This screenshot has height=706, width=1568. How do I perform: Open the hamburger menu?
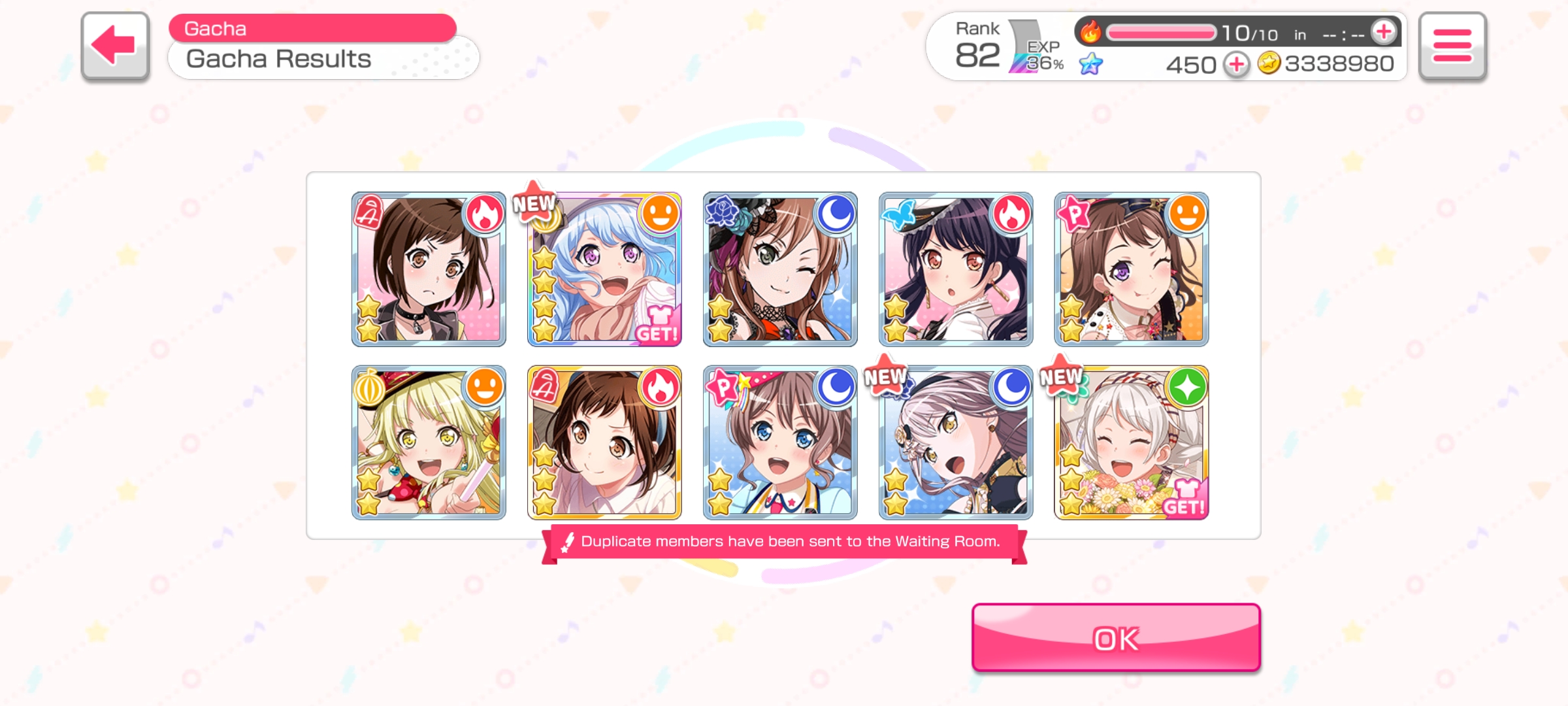pyautogui.click(x=1452, y=46)
